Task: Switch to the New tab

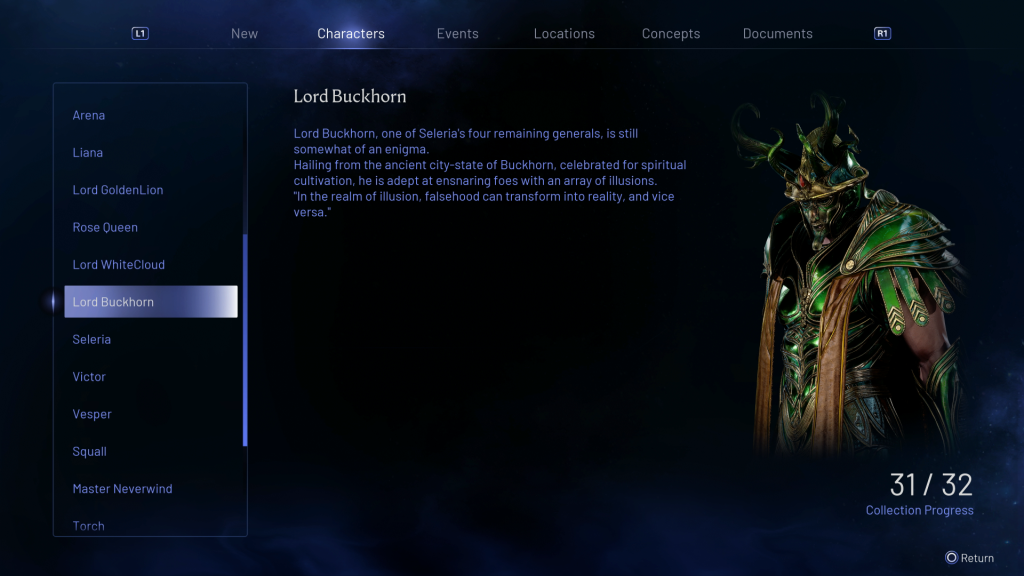Action: pyautogui.click(x=244, y=34)
